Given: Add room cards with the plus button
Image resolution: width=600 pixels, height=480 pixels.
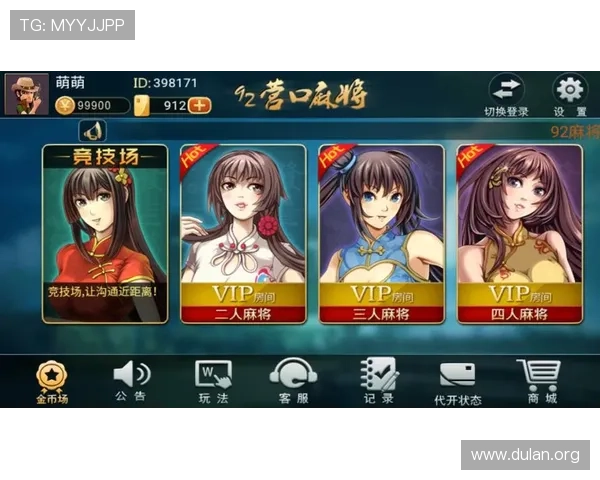Looking at the screenshot, I should click(x=200, y=105).
